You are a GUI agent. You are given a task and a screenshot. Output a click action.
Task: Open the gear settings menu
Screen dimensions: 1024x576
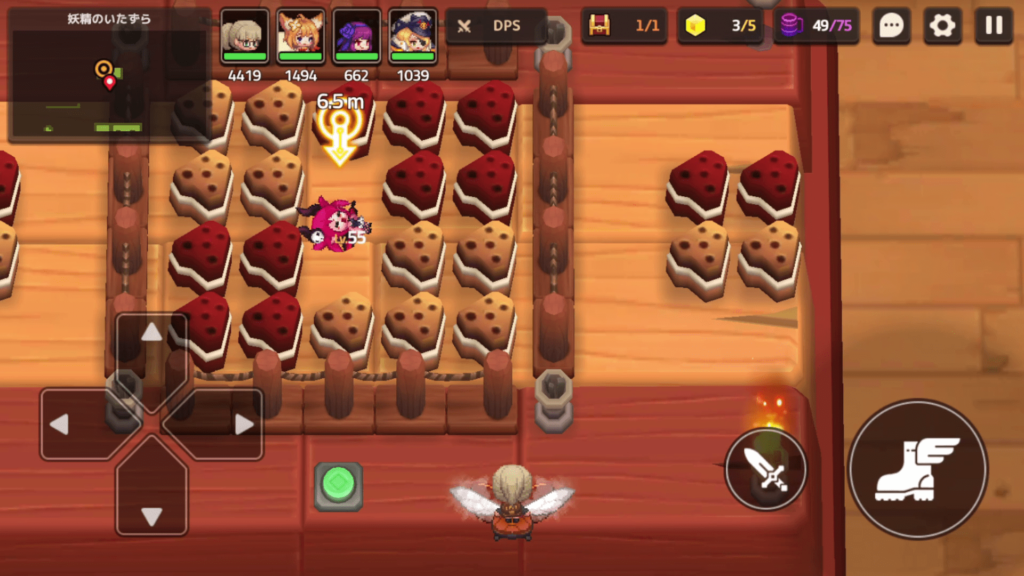click(x=942, y=26)
